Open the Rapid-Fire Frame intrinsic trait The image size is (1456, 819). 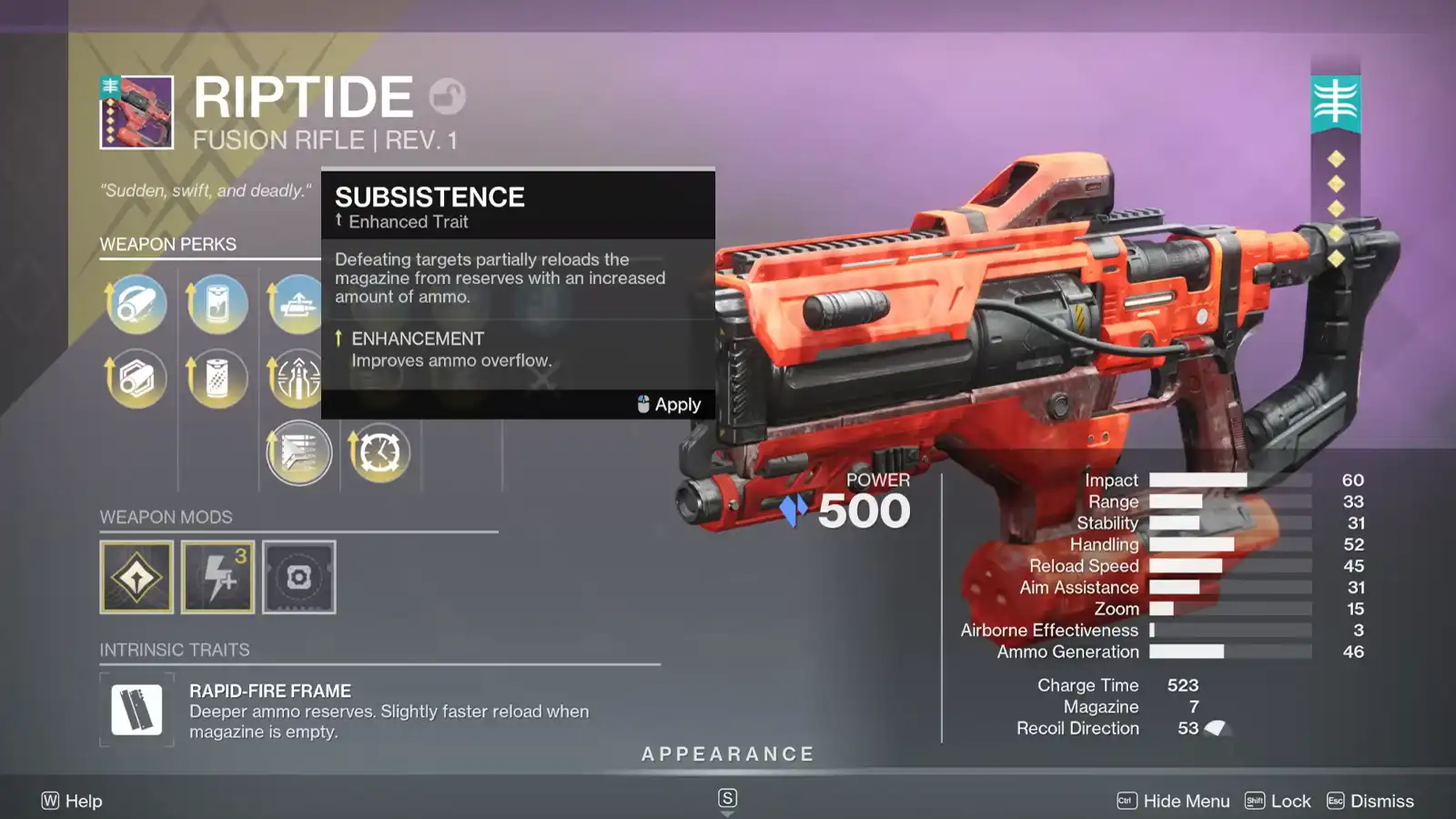click(x=136, y=710)
